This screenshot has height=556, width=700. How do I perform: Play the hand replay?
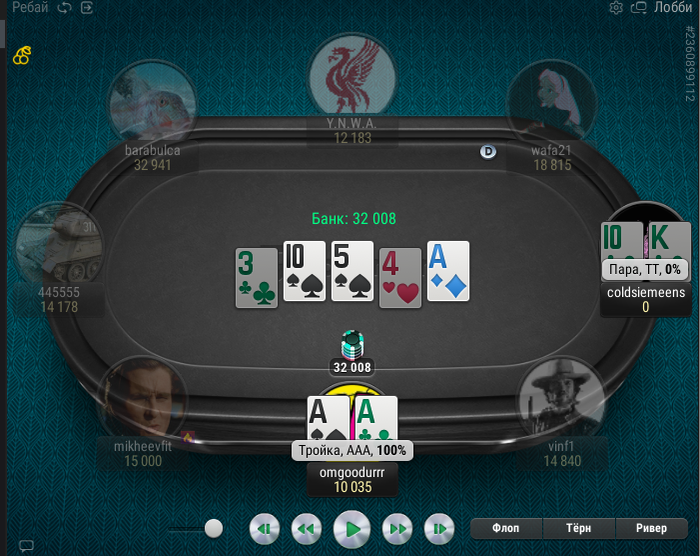click(351, 528)
